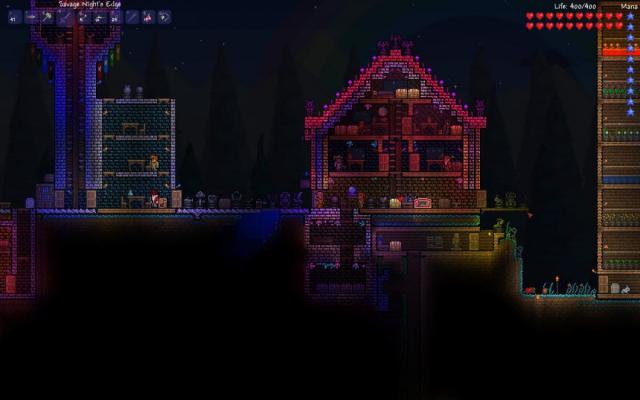Select the hammer in the hotbar

click(x=47, y=17)
